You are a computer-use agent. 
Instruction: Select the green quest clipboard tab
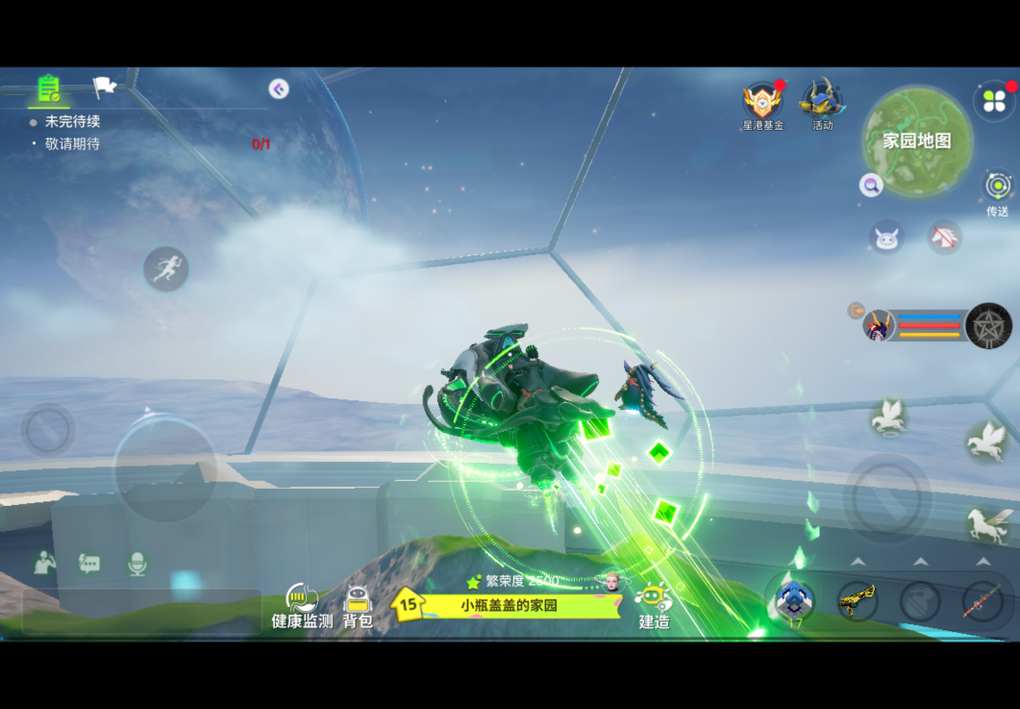pyautogui.click(x=48, y=88)
